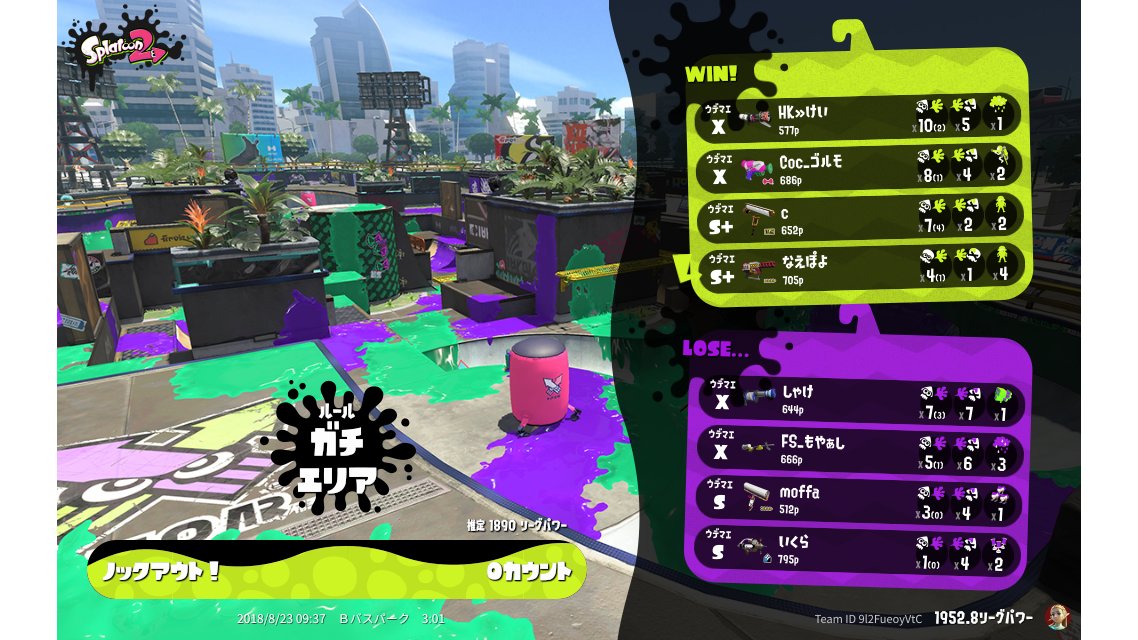Choose moffa's result row
Image resolution: width=1138 pixels, height=640 pixels.
(x=858, y=500)
